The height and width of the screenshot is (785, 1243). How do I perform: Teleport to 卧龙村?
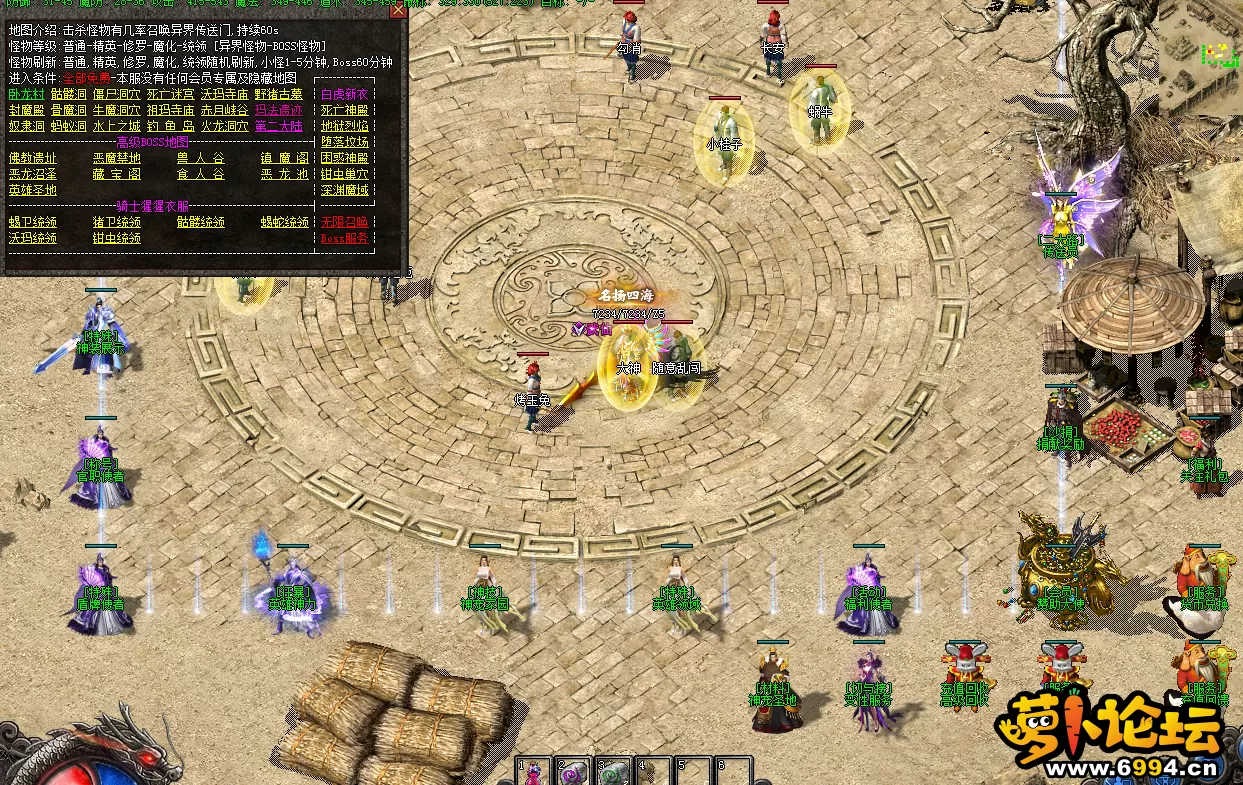point(26,94)
